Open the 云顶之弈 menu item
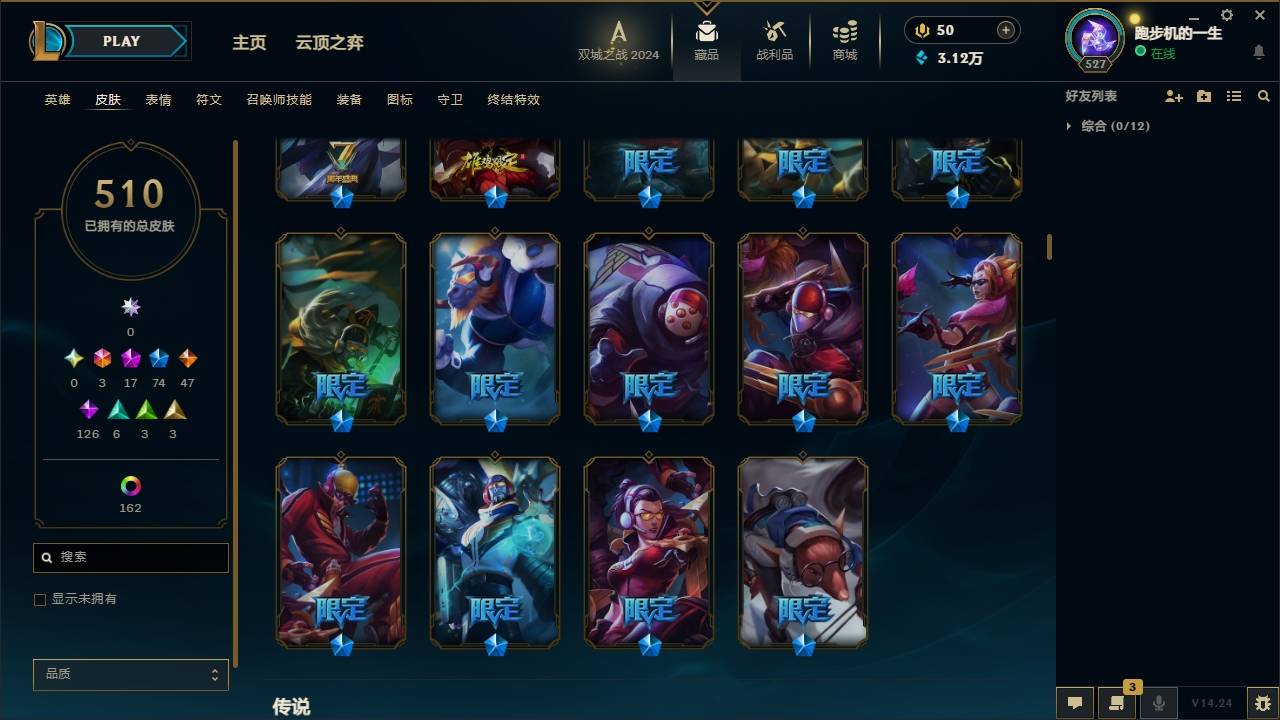 coord(331,43)
